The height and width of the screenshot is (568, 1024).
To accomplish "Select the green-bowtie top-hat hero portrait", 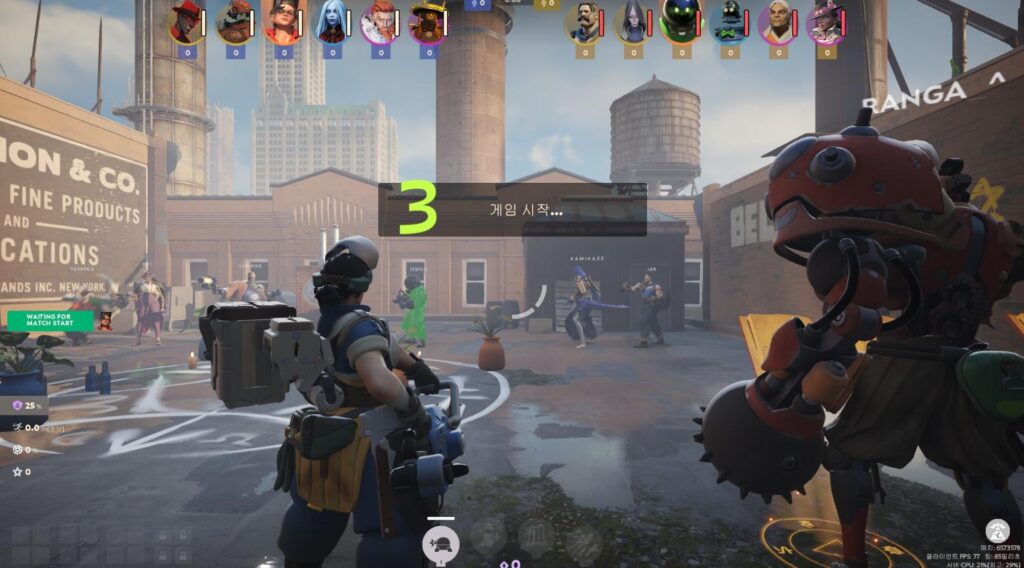I will pyautogui.click(x=730, y=22).
